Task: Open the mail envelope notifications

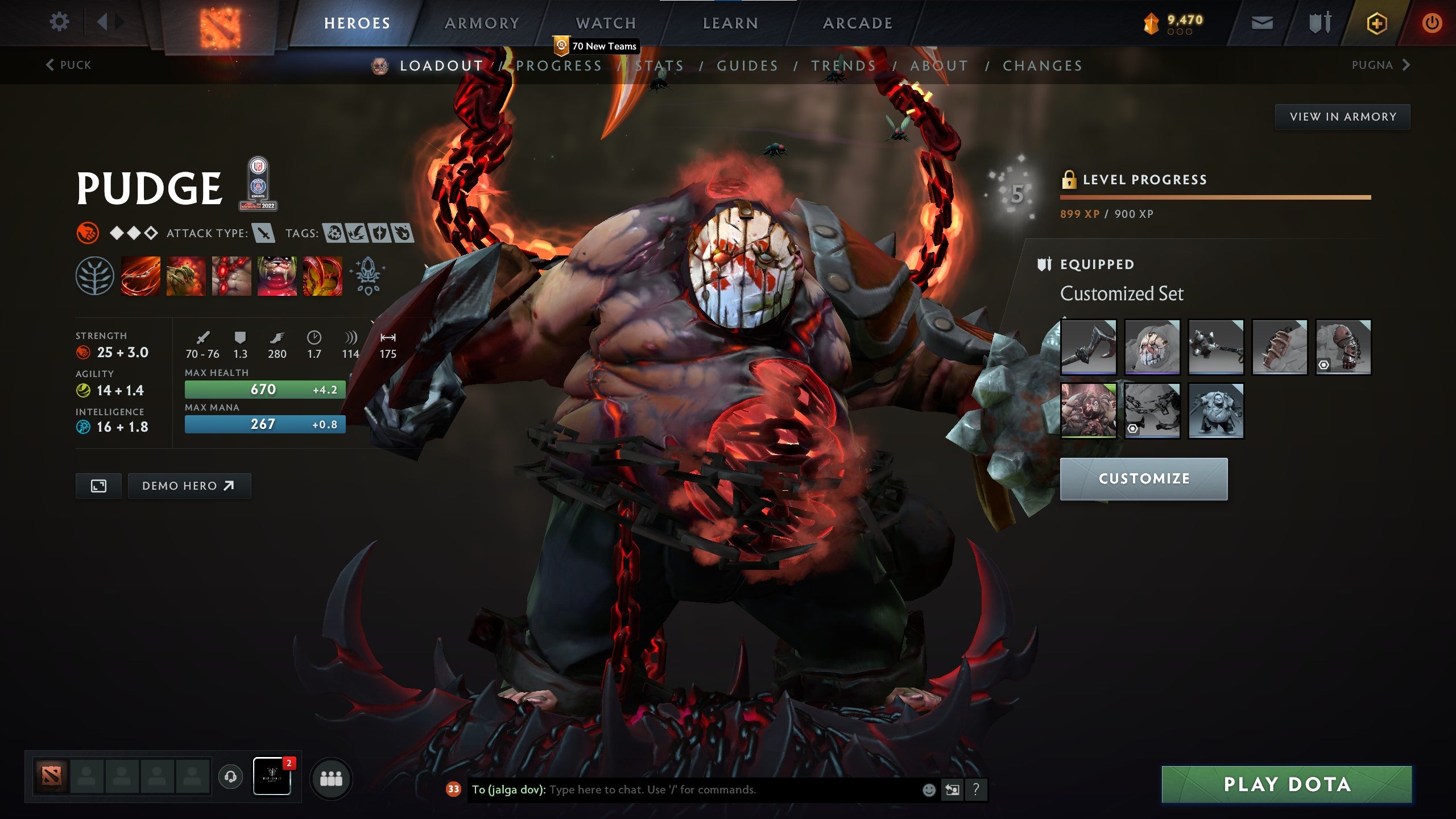Action: click(1263, 23)
